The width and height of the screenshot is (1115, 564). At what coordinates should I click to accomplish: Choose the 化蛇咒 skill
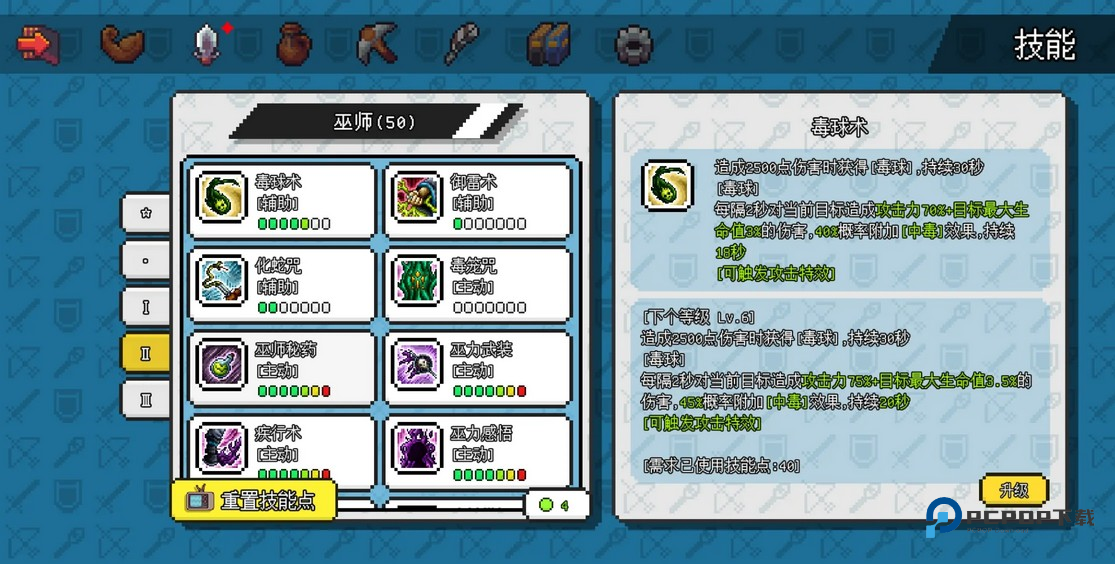click(x=282, y=284)
